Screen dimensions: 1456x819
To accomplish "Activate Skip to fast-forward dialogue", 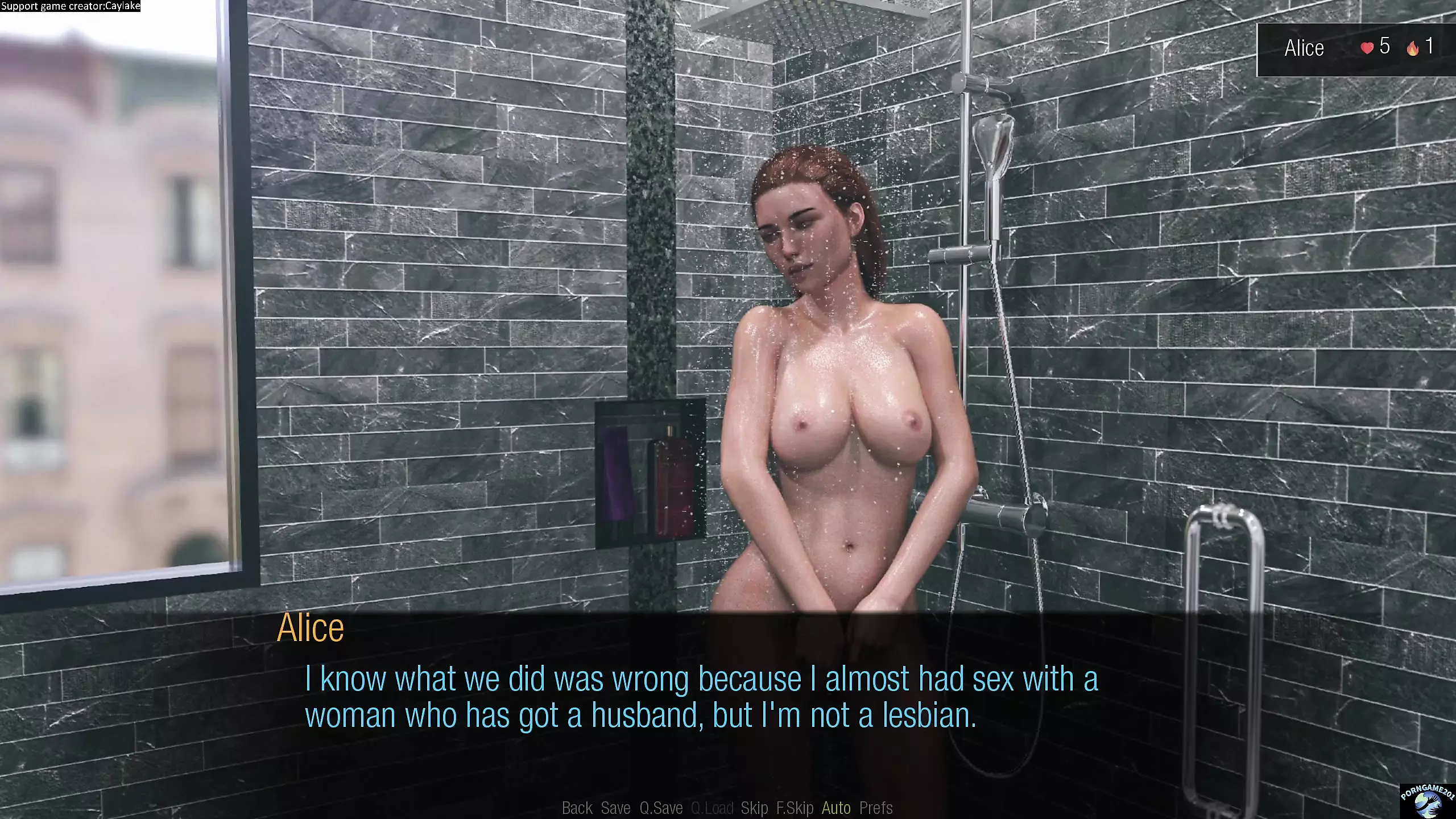I will (754, 808).
